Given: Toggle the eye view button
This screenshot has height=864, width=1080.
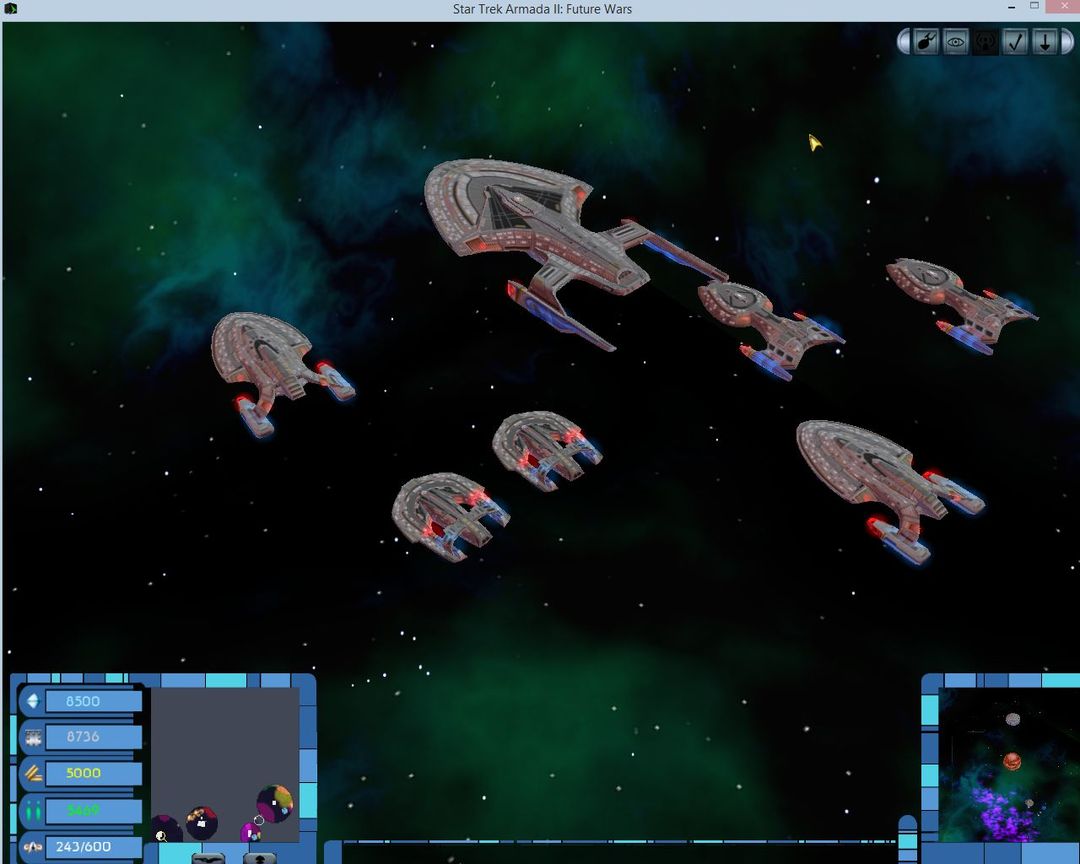Looking at the screenshot, I should tap(956, 43).
